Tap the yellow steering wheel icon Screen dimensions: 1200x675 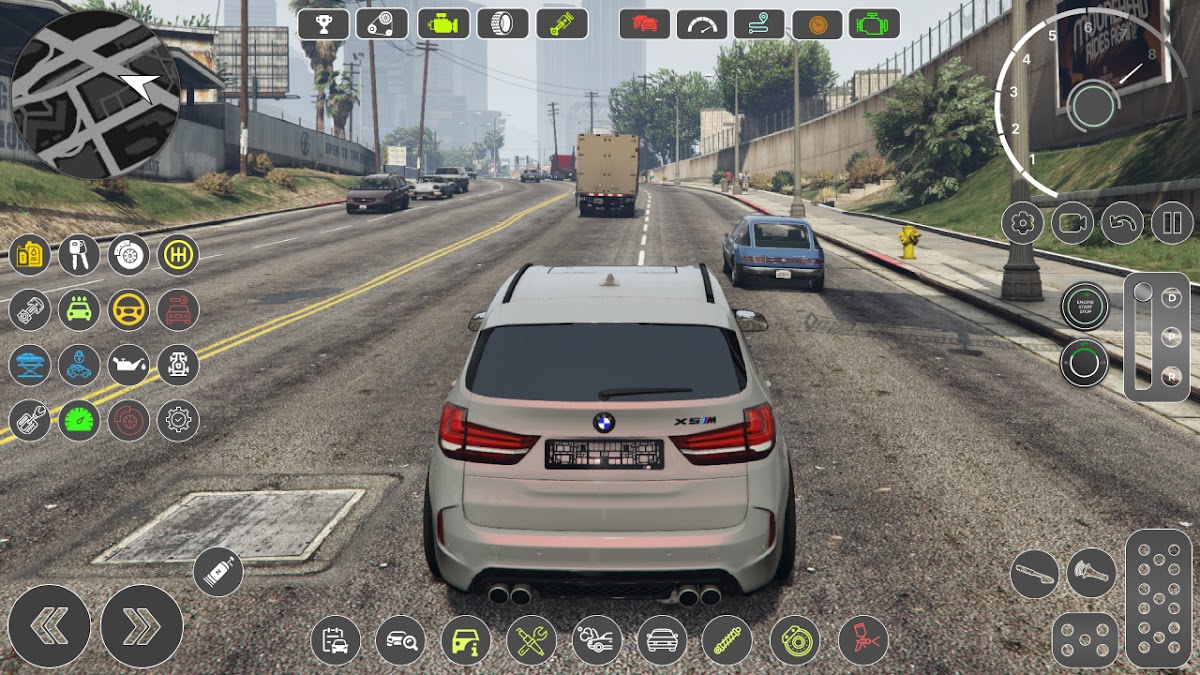[x=128, y=310]
